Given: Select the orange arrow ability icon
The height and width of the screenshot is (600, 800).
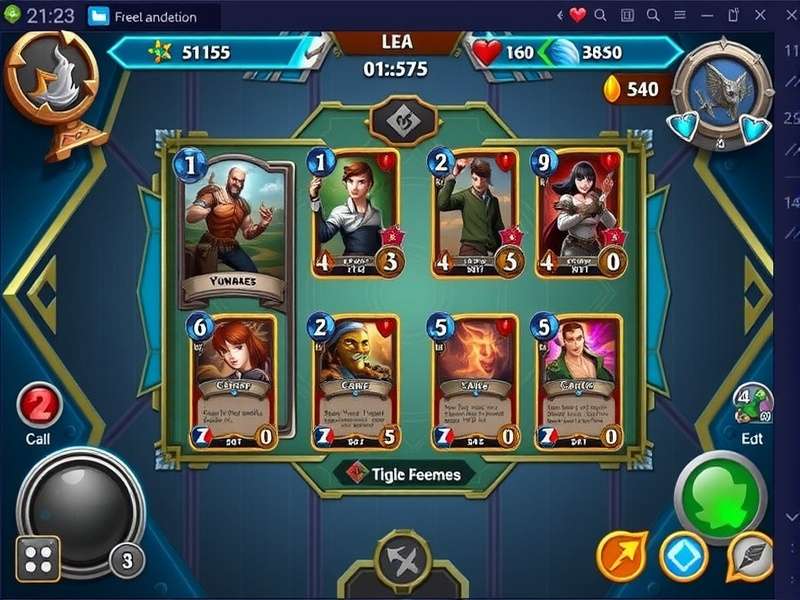Looking at the screenshot, I should (x=622, y=556).
